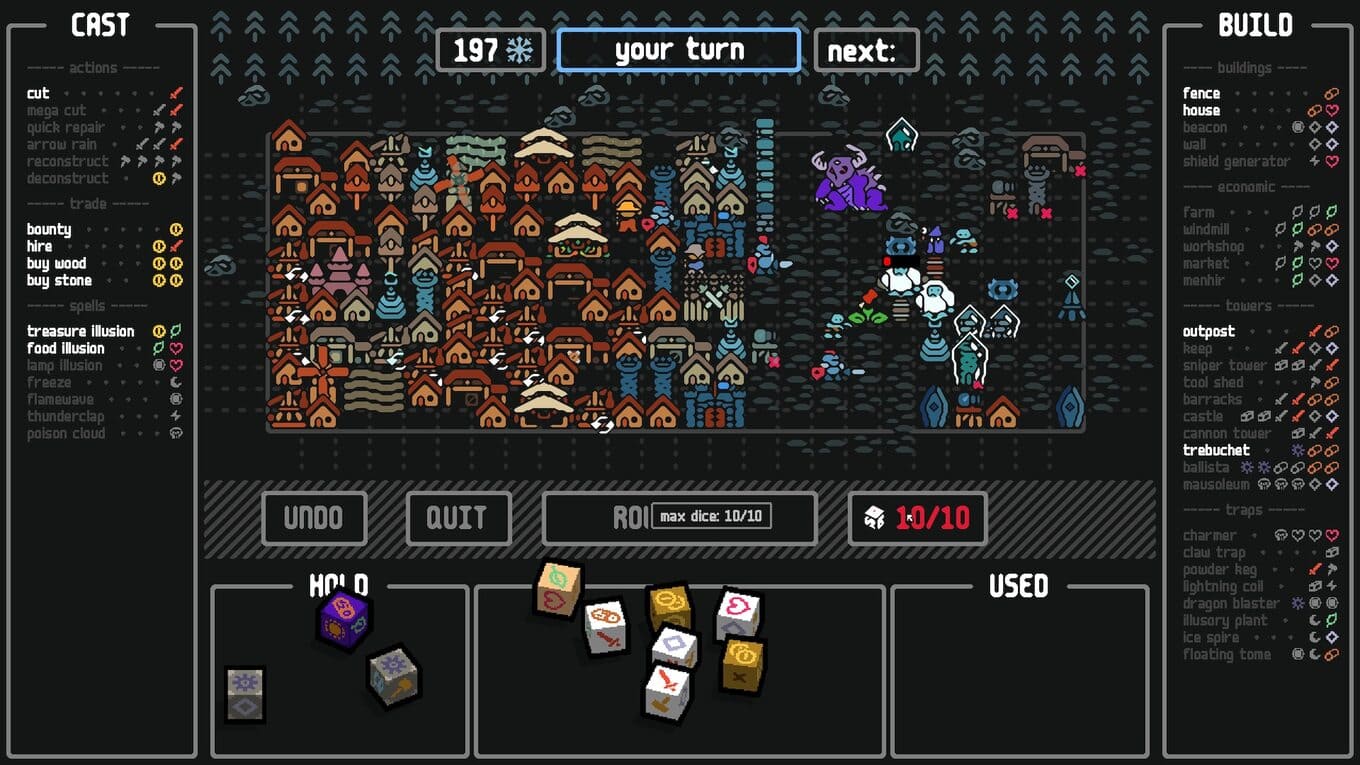Image resolution: width=1360 pixels, height=765 pixels.
Task: Pick the green leaf and heart die
Action: [557, 588]
